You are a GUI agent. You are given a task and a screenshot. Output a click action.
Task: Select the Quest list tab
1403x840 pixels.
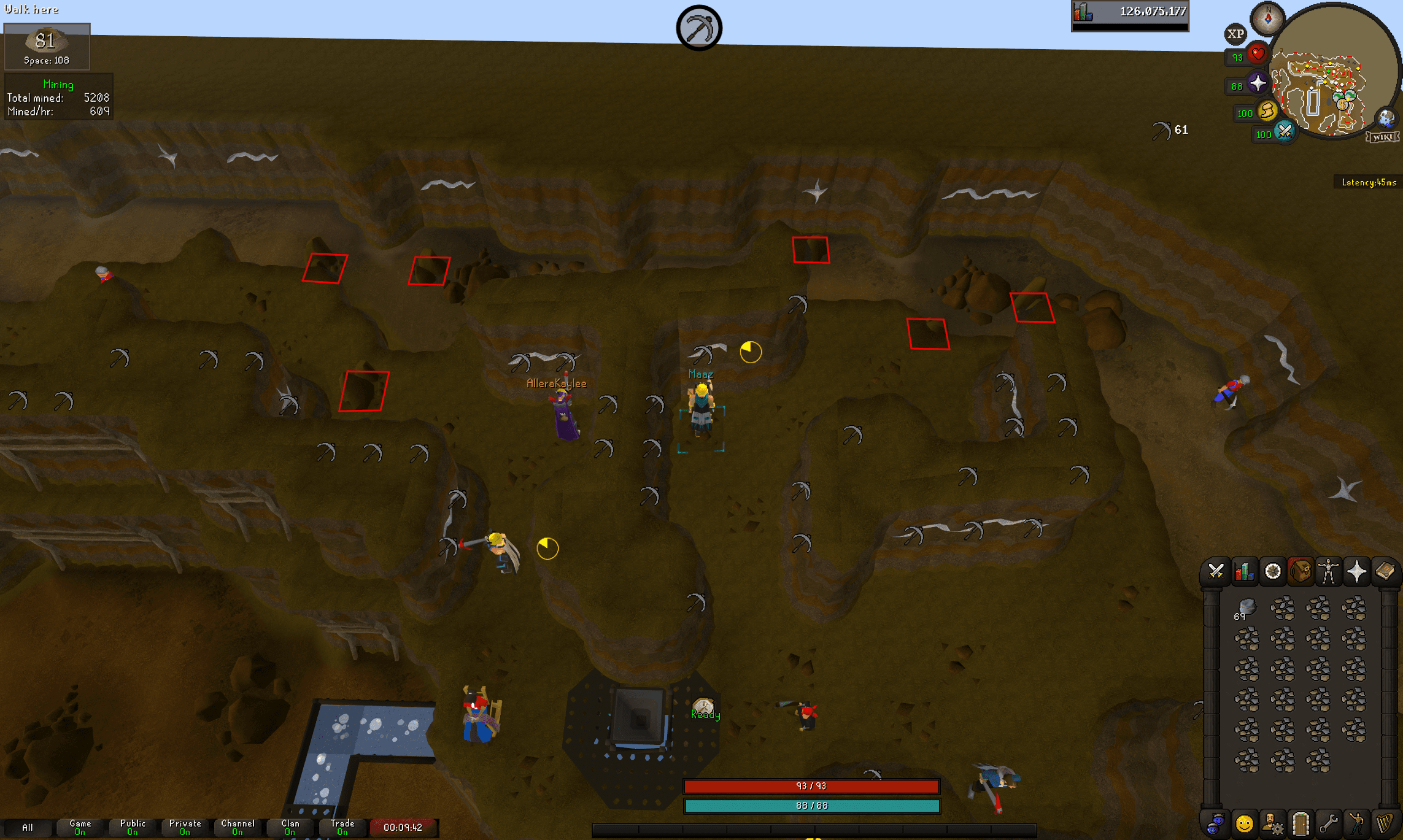click(x=1273, y=571)
